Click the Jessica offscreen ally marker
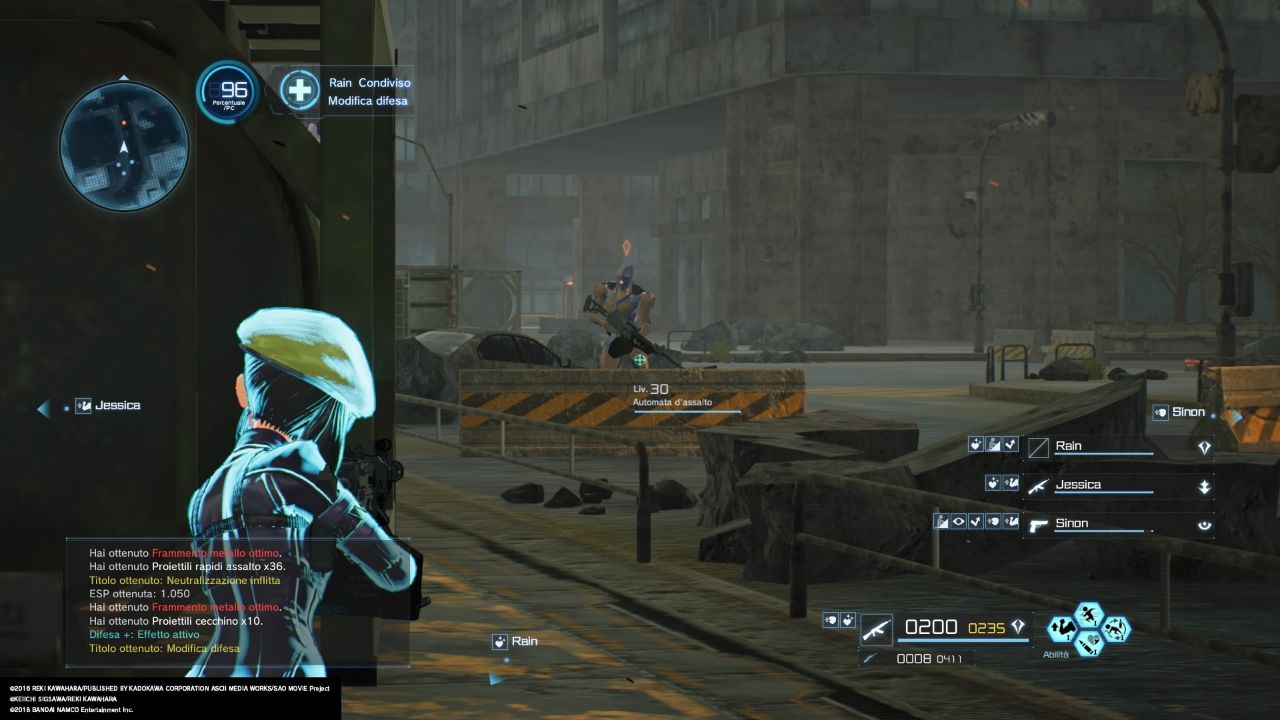 click(108, 406)
